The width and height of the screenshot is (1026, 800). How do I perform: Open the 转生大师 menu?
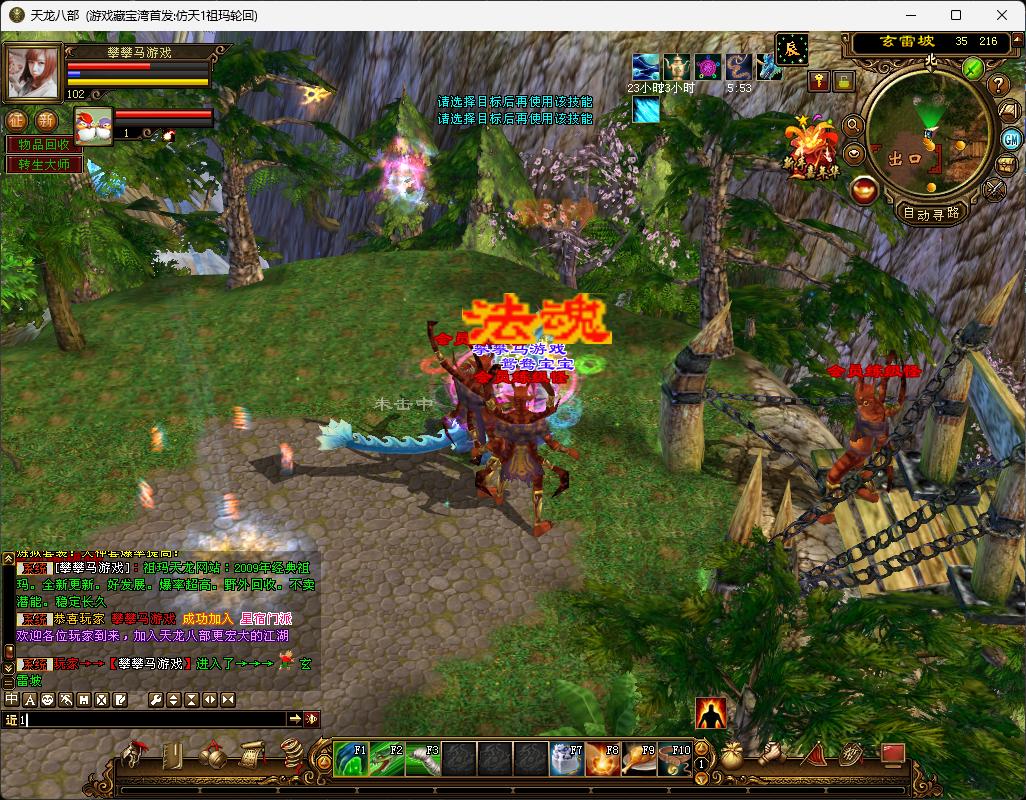click(45, 164)
